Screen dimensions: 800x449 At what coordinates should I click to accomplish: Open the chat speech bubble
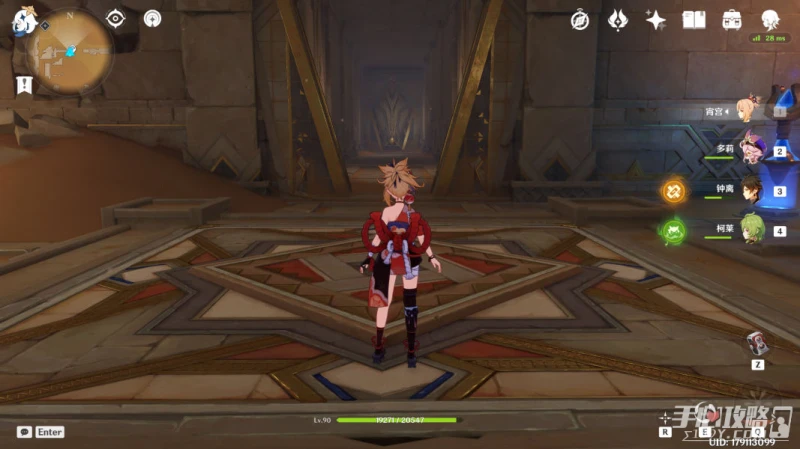pyautogui.click(x=23, y=432)
